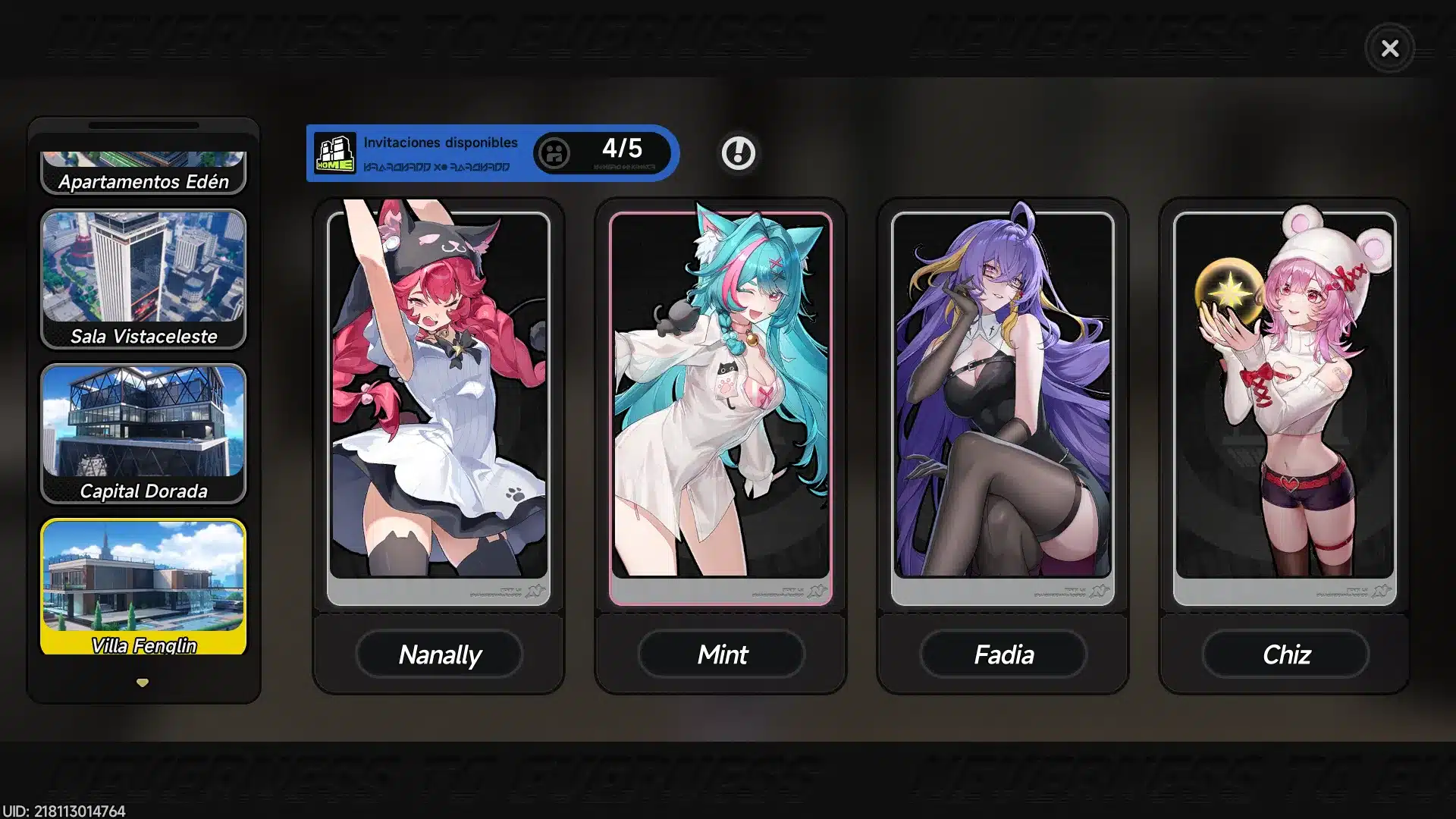Close the invitation screen

(x=1389, y=49)
